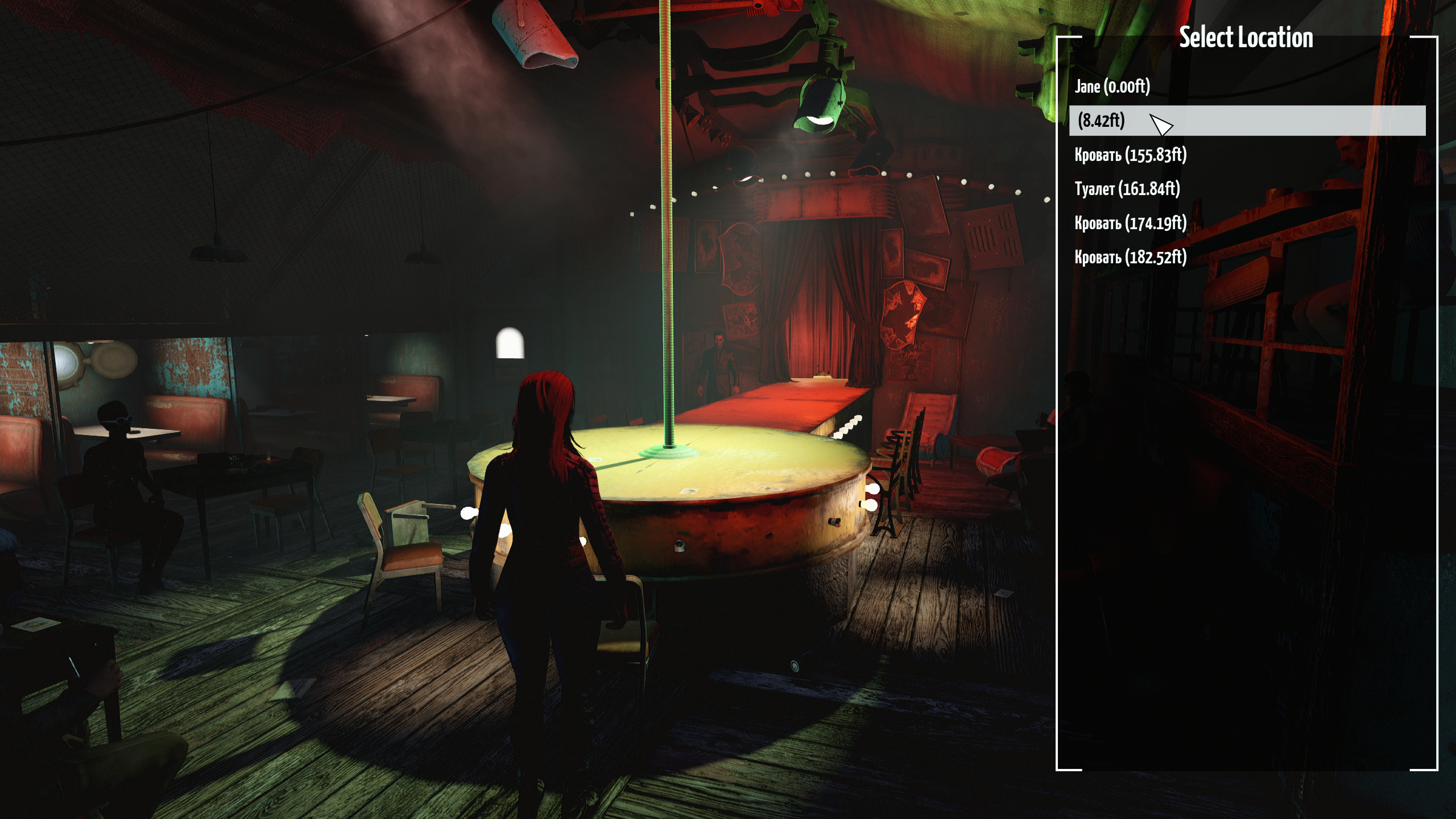Choose the highlighted "(8.42ft)" location entry
Screen dimensions: 1456x819
[1101, 121]
